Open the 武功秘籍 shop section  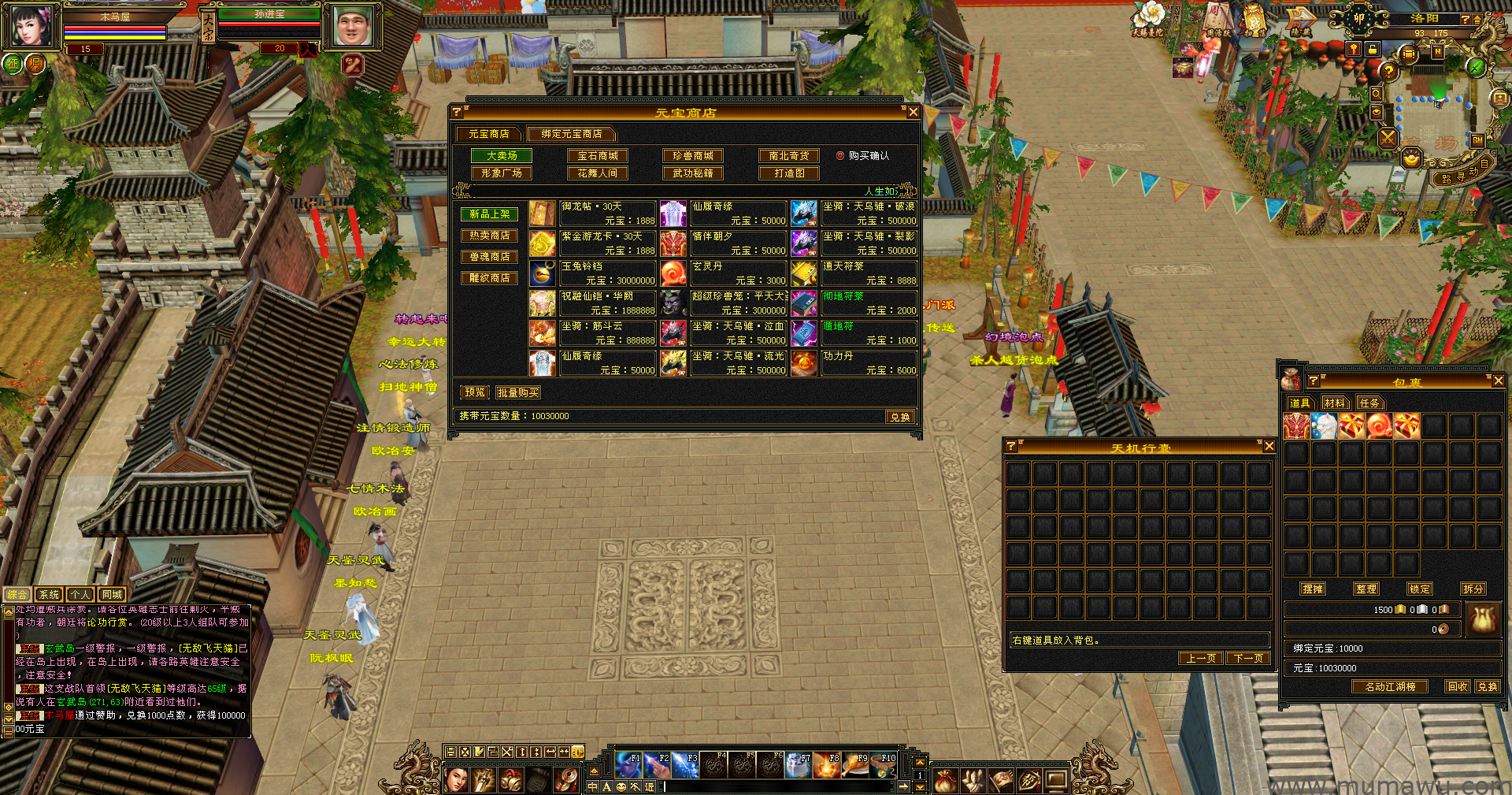(x=693, y=173)
